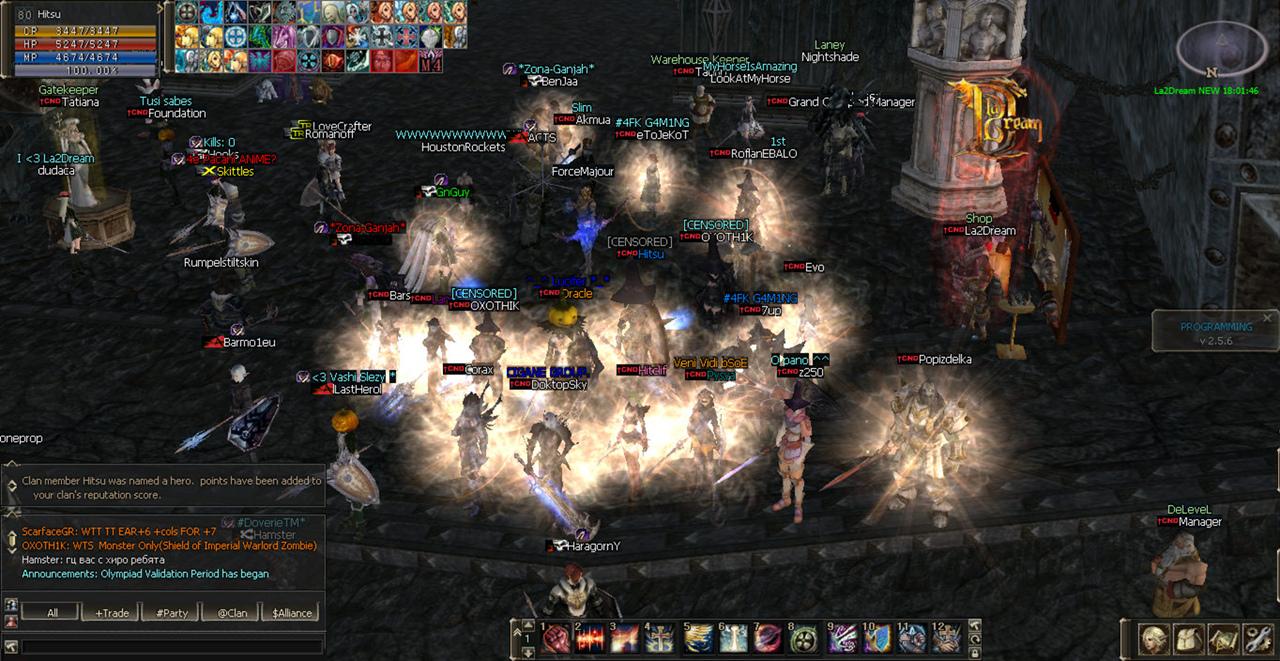The height and width of the screenshot is (661, 1280).
Task: Use the red fist skill in slot 1
Action: pos(556,639)
